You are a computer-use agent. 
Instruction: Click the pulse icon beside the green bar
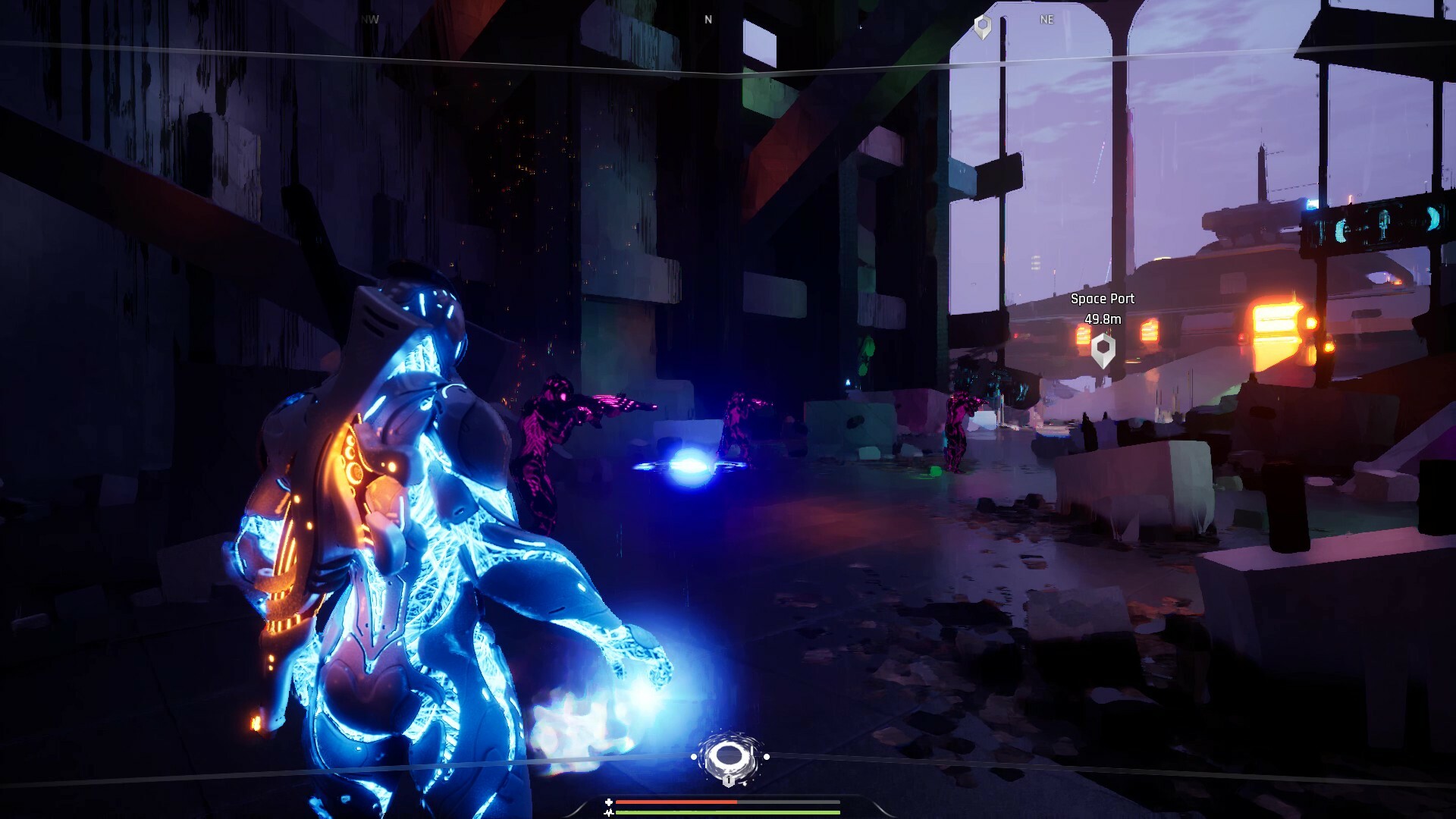[609, 813]
